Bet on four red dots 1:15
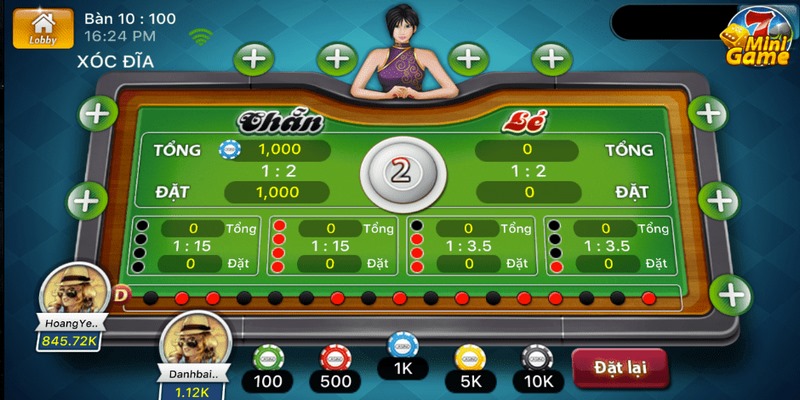Screen dimensions: 800x400 point(331,246)
